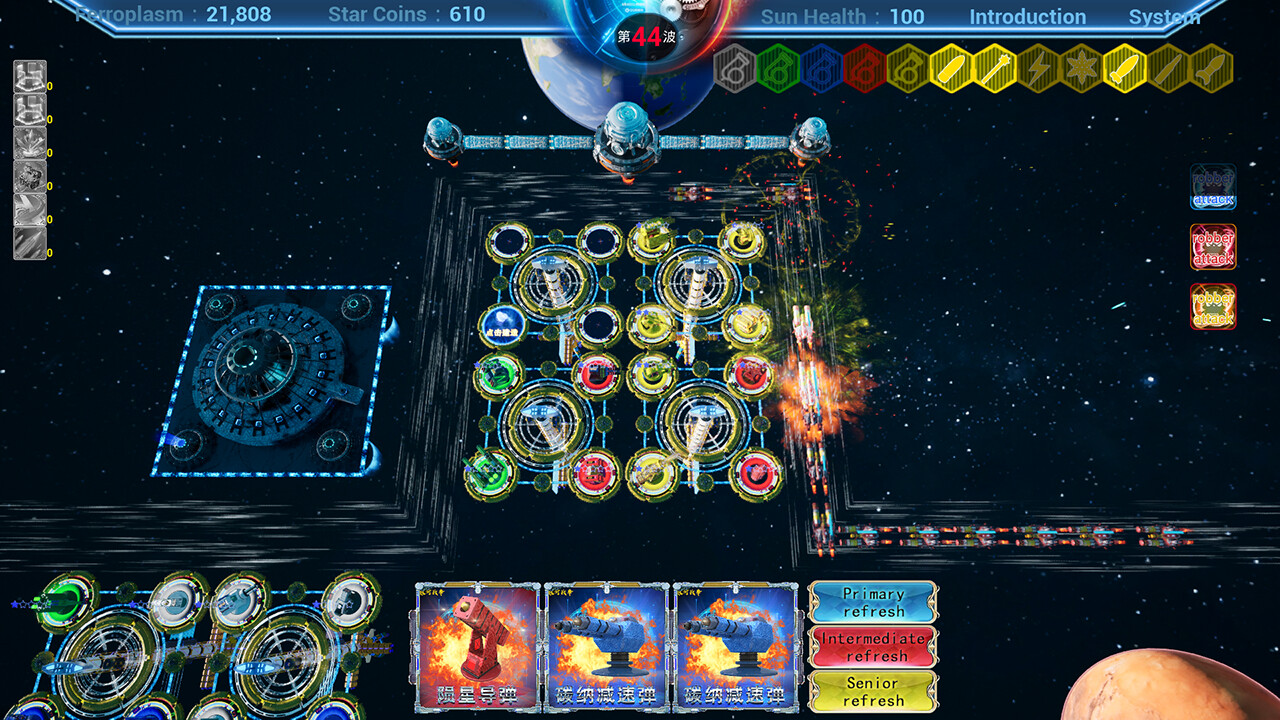Select the crystal resource icon in the sidebar

tap(27, 142)
